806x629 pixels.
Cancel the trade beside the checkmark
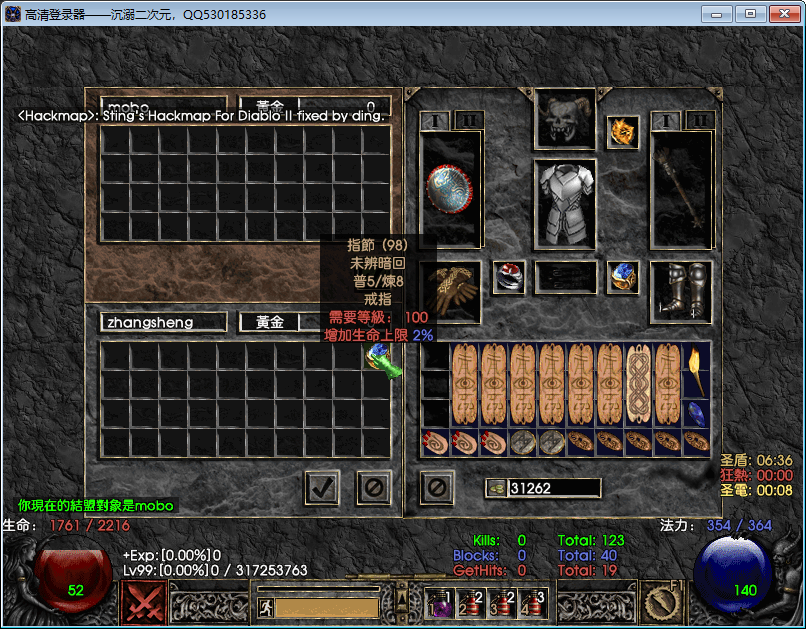[374, 488]
